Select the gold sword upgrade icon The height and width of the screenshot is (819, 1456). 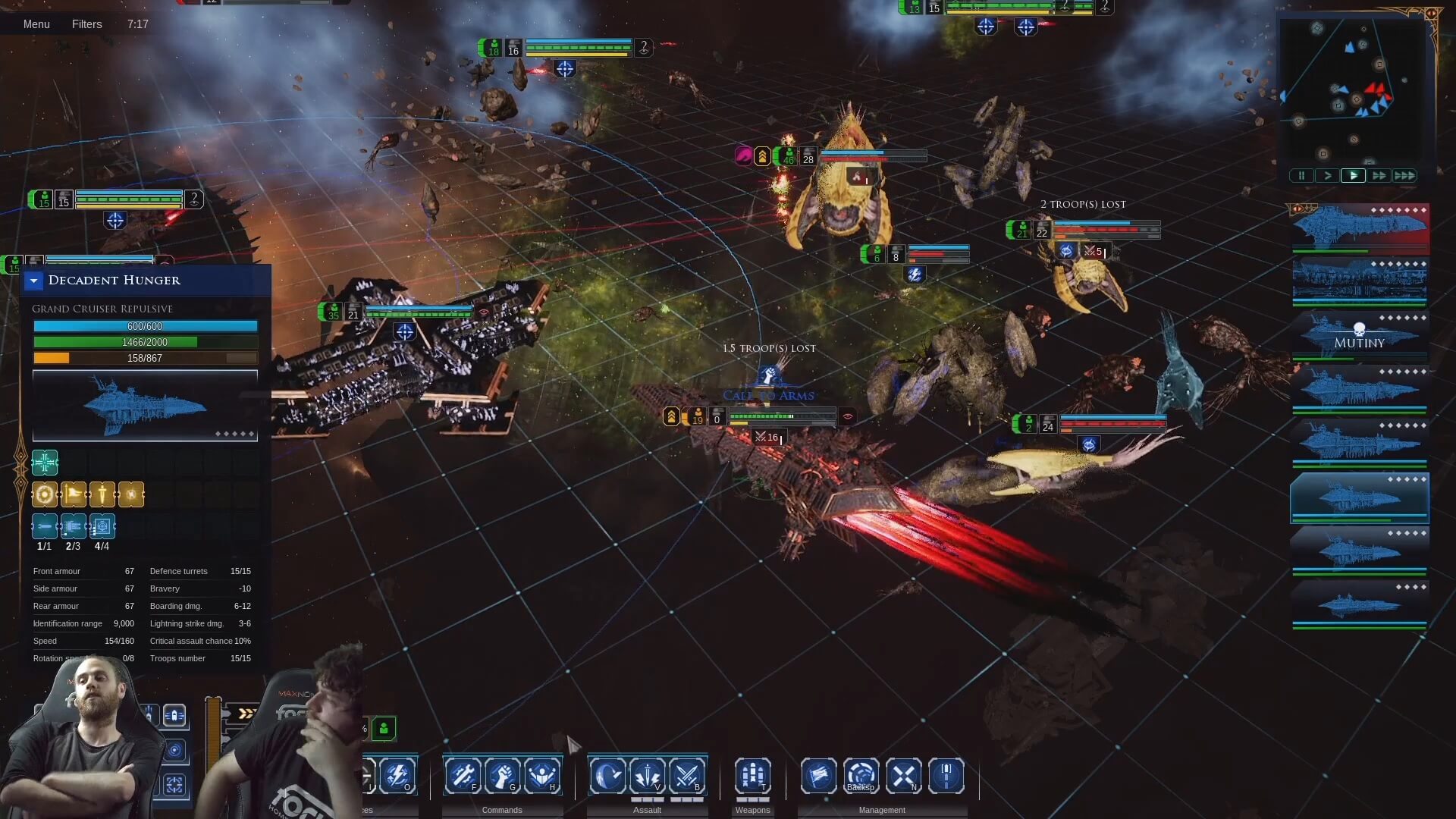pyautogui.click(x=102, y=494)
